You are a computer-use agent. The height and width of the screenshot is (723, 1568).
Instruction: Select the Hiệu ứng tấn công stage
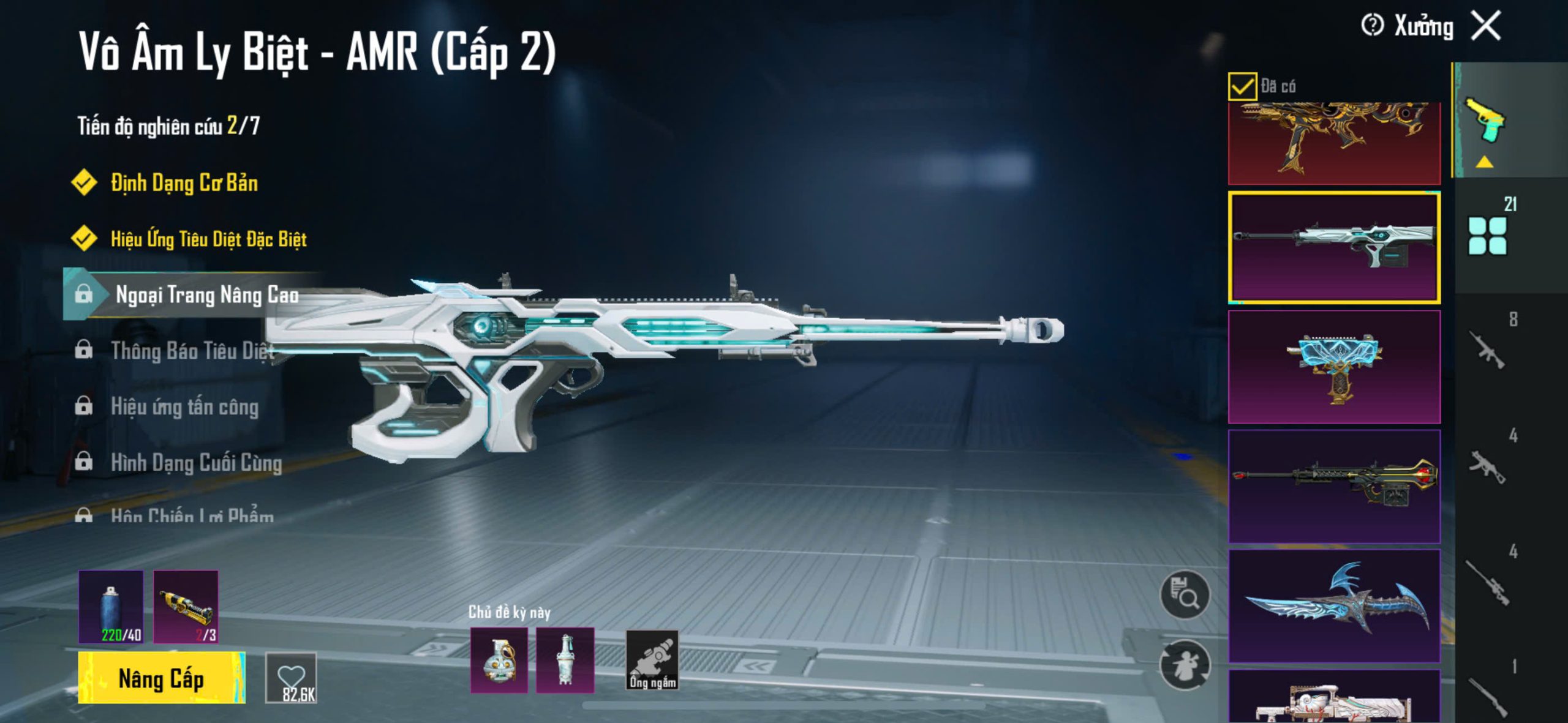[184, 406]
